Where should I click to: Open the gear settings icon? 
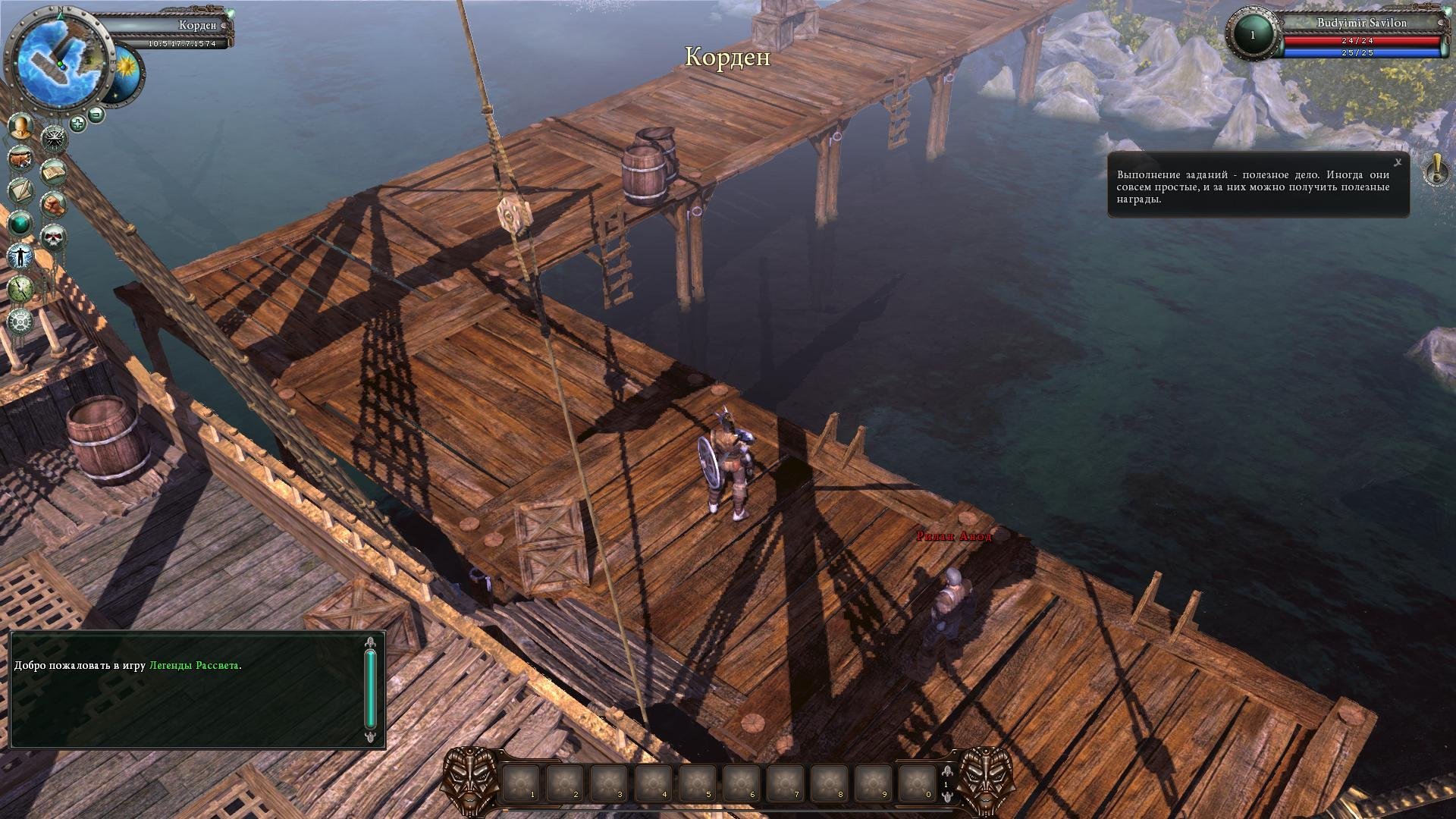pos(21,321)
